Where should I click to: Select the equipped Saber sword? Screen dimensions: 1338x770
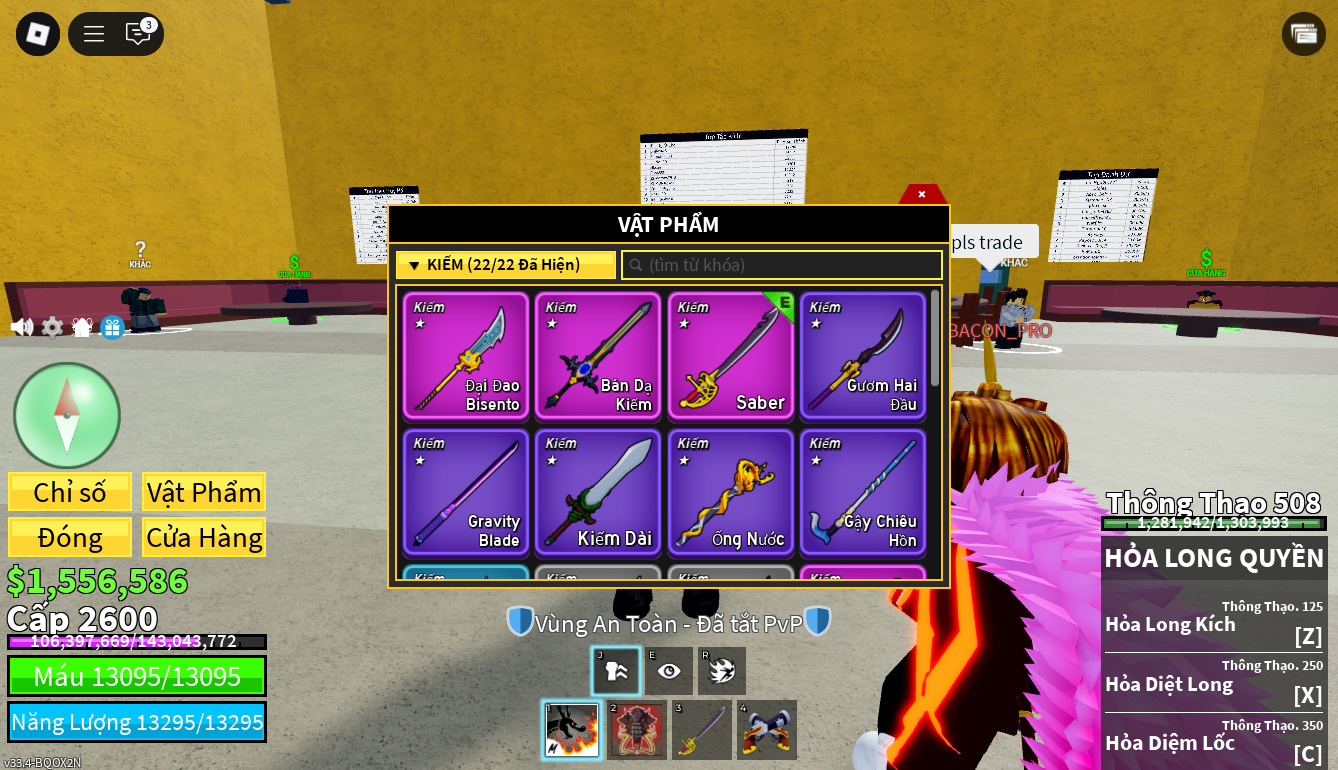pos(730,356)
